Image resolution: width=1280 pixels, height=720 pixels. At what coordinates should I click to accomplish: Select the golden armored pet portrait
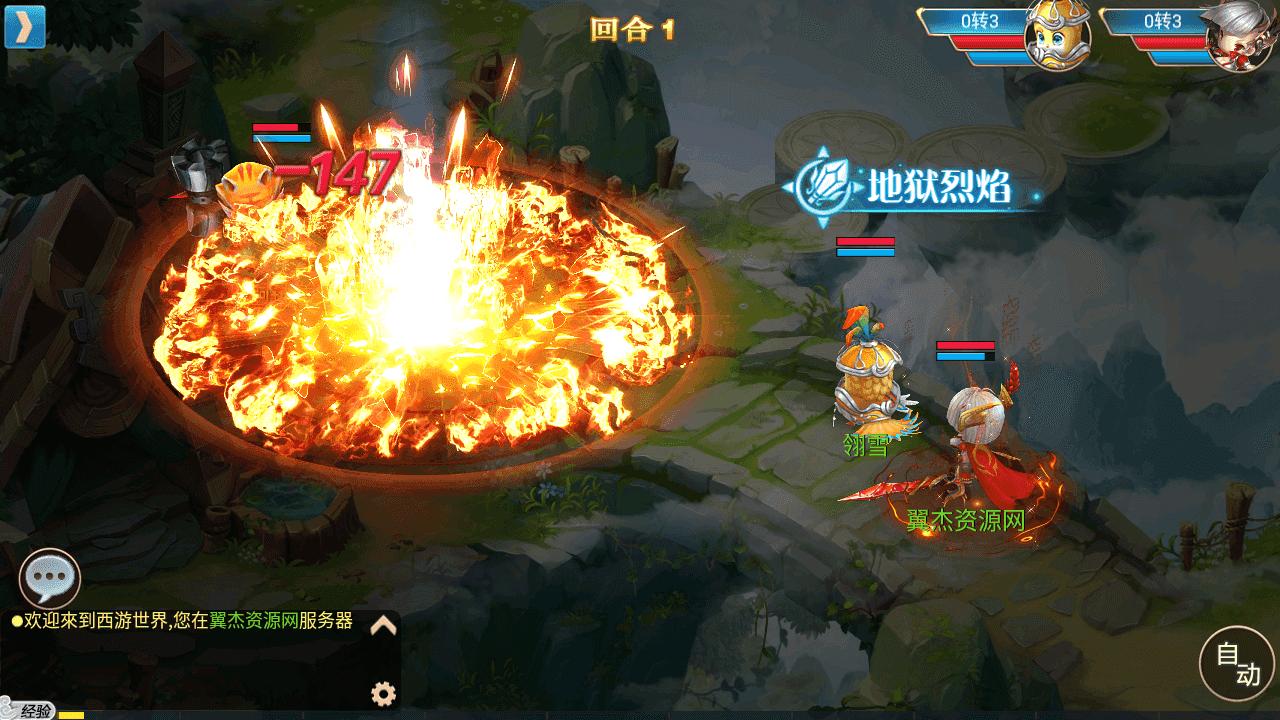[x=1057, y=36]
